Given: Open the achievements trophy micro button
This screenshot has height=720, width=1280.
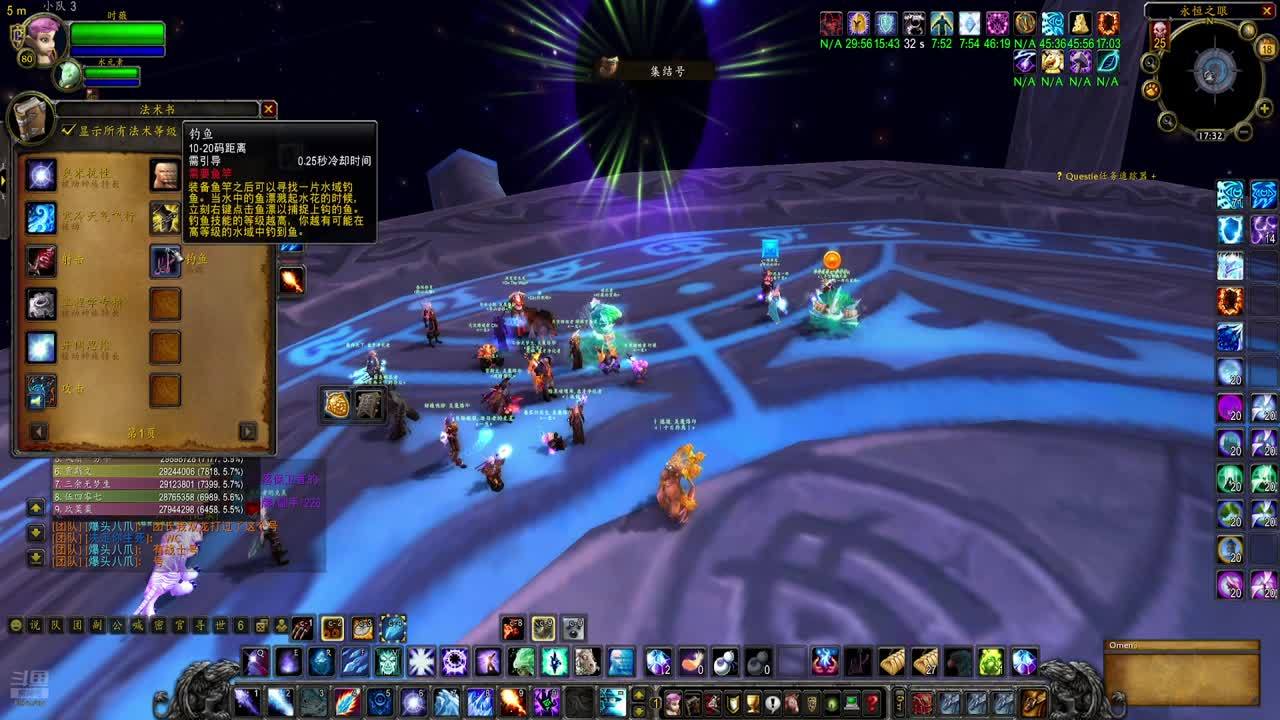Looking at the screenshot, I should click(752, 702).
